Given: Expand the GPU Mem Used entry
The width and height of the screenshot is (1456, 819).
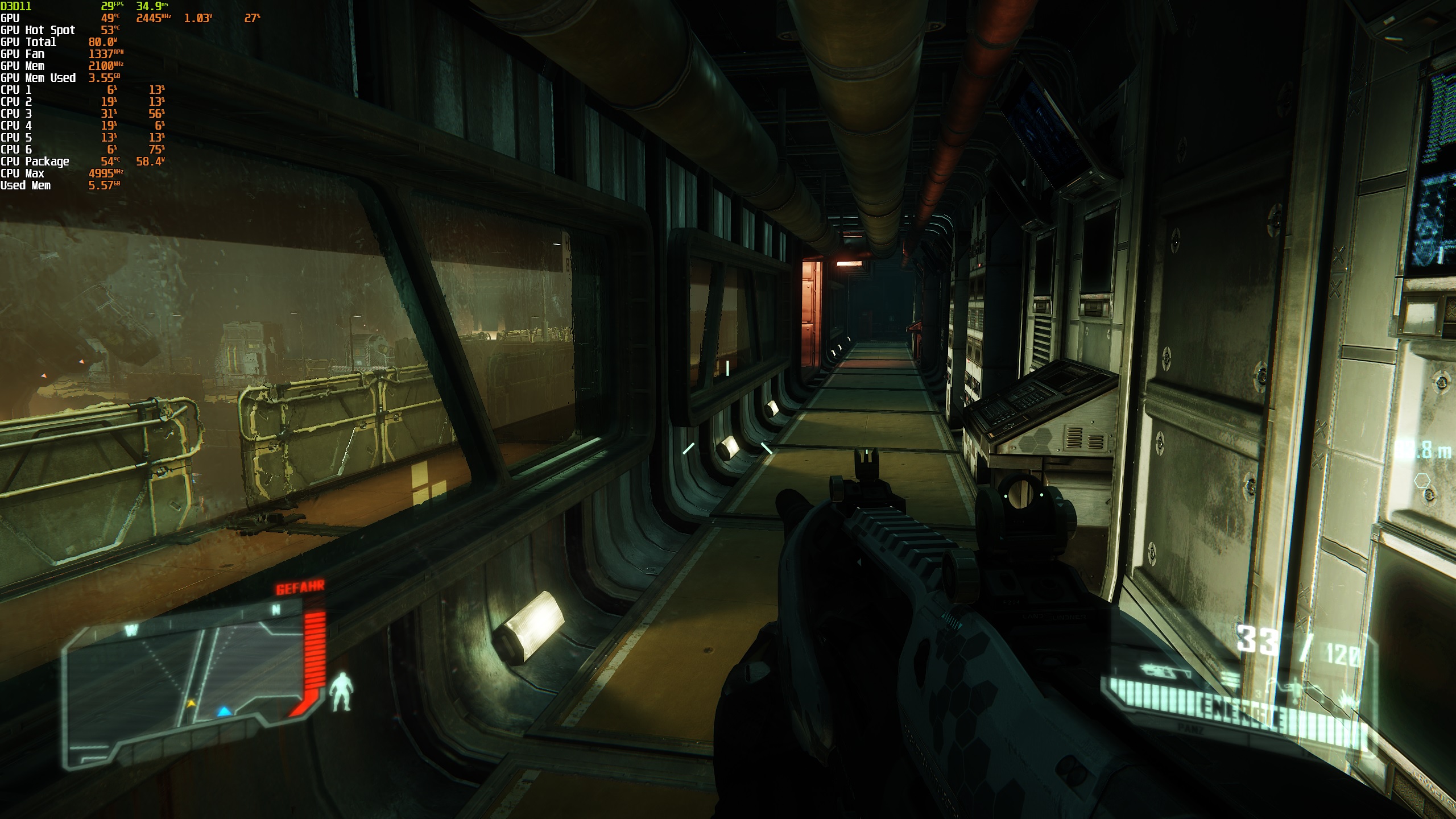Looking at the screenshot, I should (38, 78).
